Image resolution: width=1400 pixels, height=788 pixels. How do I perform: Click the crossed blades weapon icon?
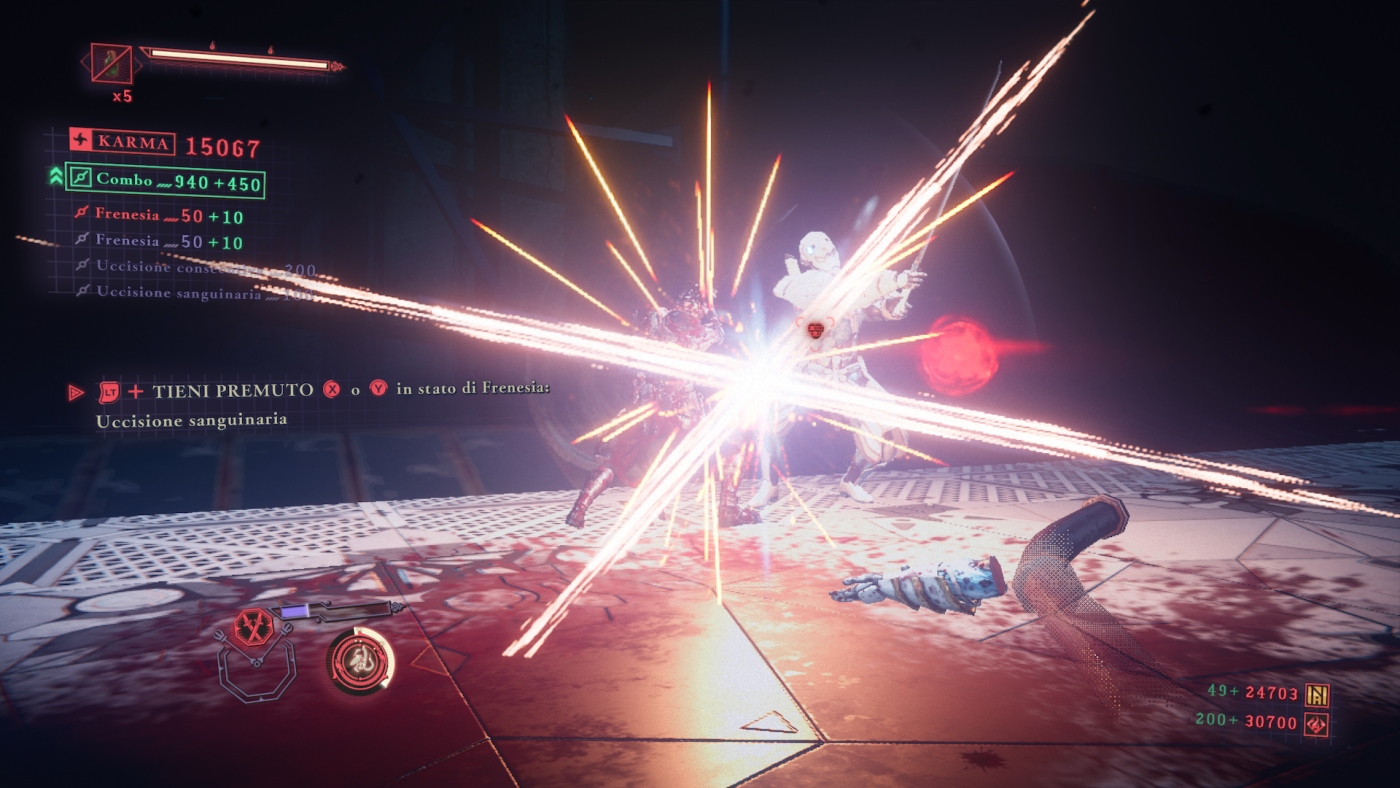(253, 627)
